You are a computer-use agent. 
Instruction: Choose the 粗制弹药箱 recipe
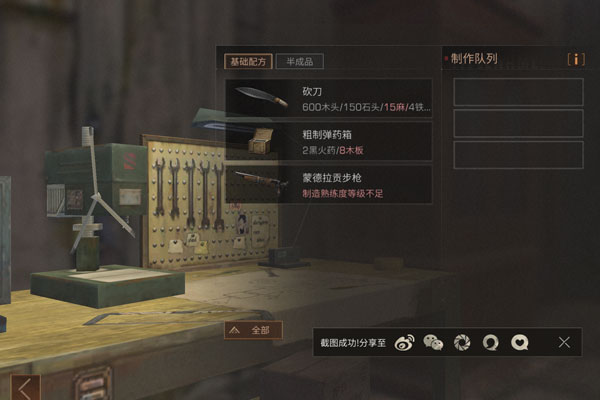coord(330,141)
